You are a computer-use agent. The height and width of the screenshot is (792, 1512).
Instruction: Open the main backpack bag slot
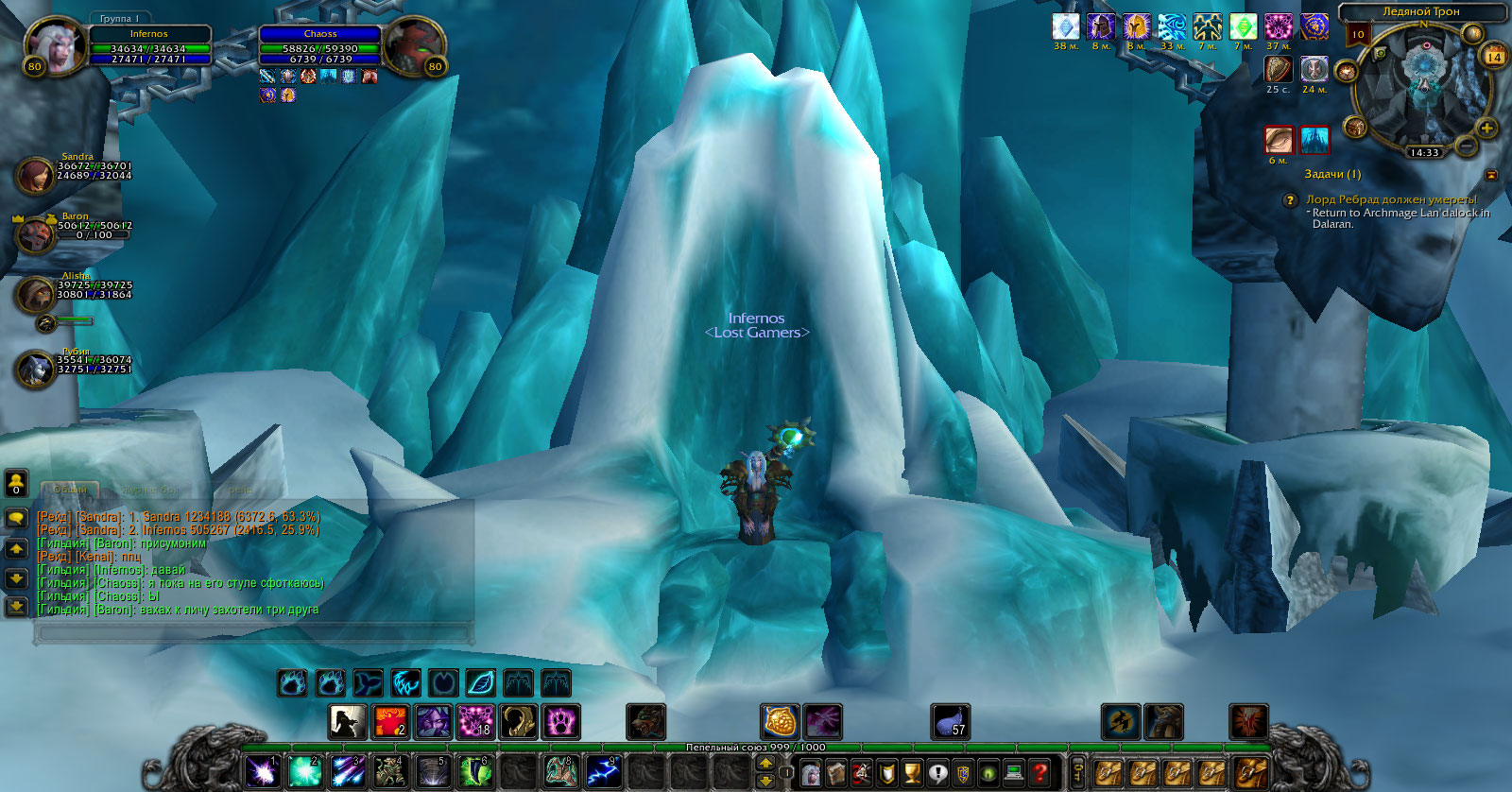coord(1250,773)
